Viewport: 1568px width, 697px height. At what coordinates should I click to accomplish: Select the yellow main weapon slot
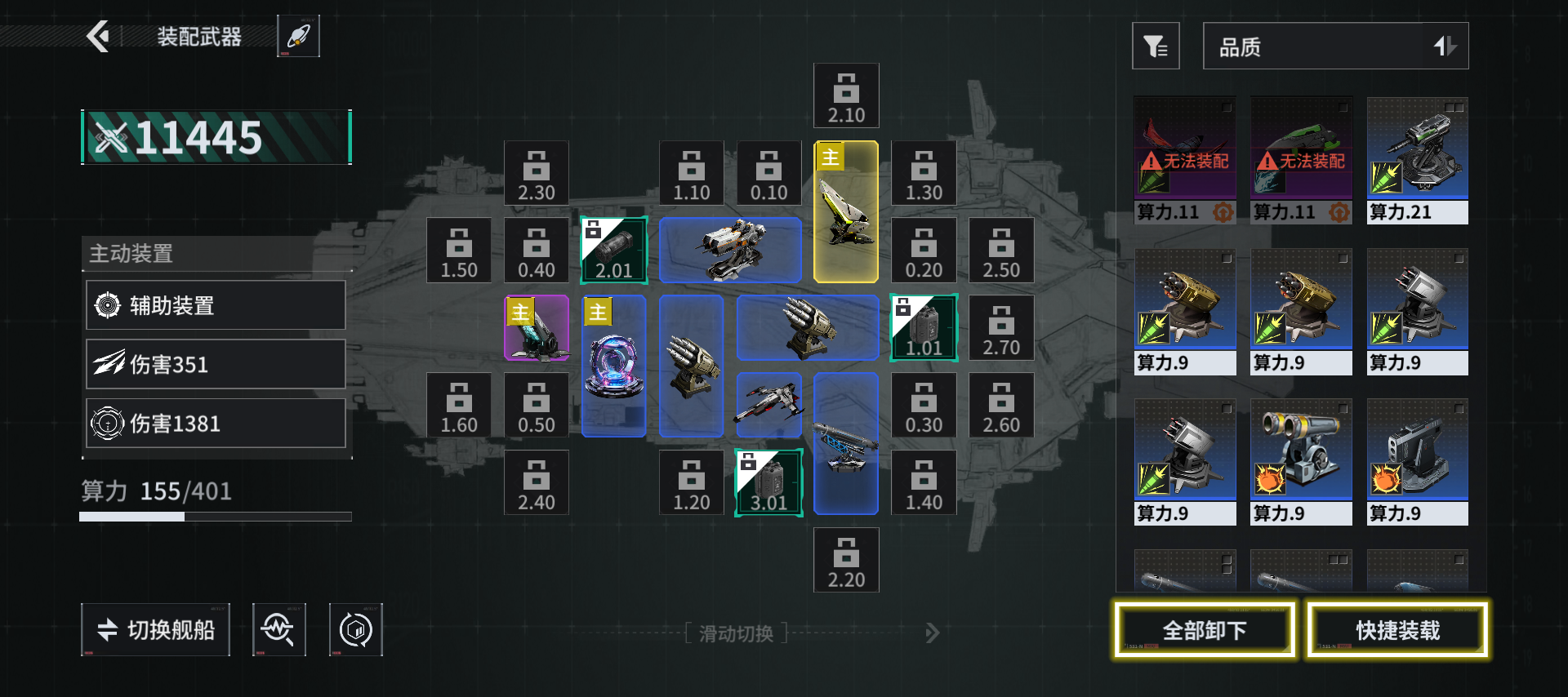tap(846, 212)
